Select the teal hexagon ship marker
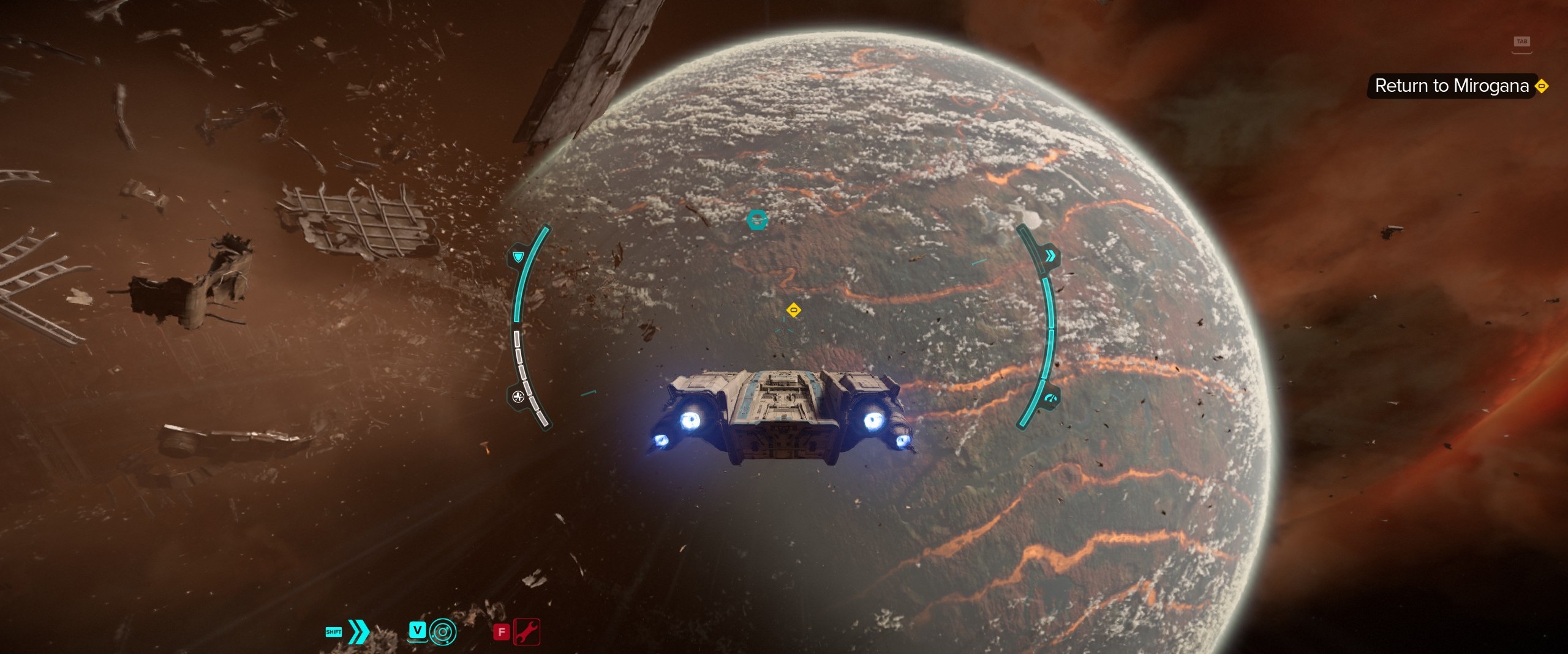 click(758, 219)
